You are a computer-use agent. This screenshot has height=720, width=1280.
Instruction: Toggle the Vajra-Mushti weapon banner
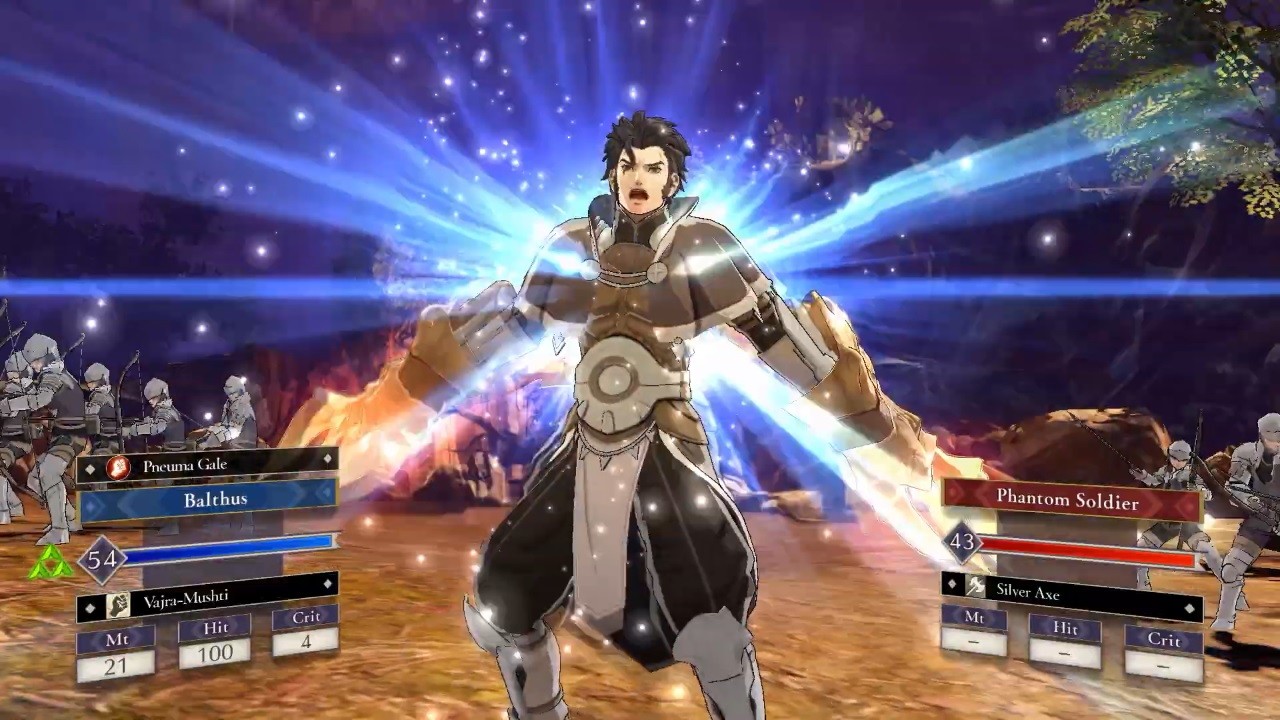tap(200, 600)
